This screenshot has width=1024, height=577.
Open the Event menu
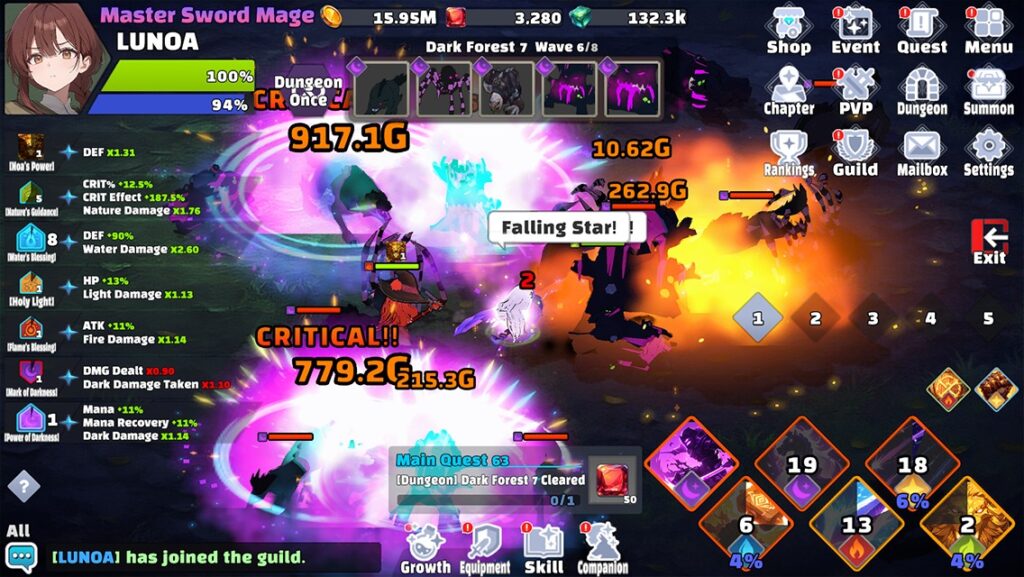[x=855, y=29]
